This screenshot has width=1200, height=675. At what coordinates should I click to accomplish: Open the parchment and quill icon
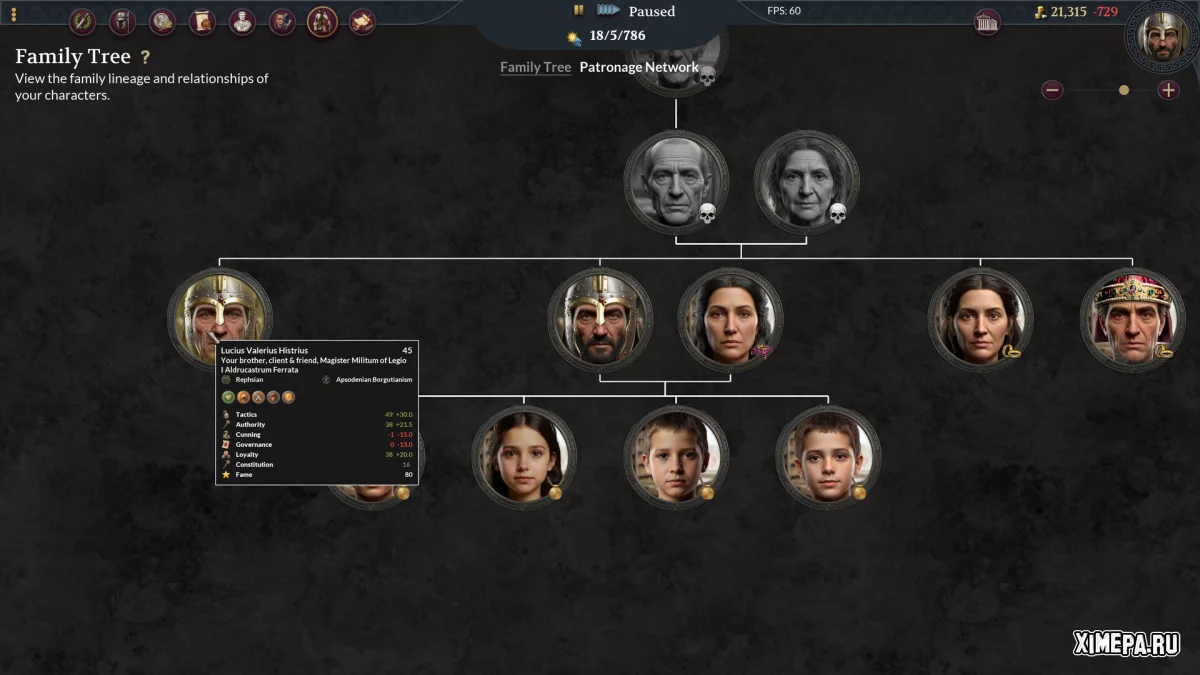(x=362, y=21)
